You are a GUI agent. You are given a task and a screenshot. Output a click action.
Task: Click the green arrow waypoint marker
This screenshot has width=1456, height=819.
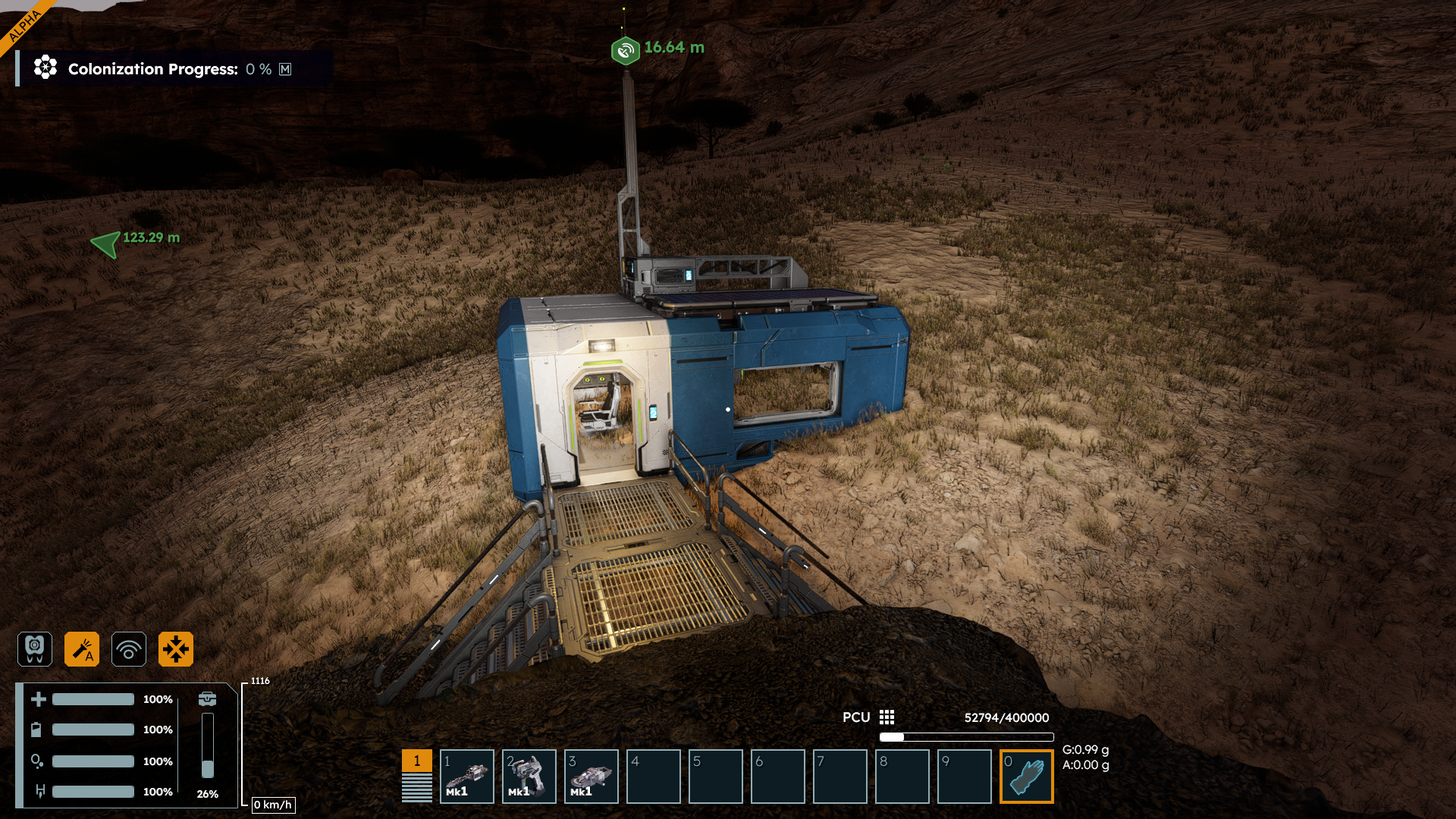point(105,243)
